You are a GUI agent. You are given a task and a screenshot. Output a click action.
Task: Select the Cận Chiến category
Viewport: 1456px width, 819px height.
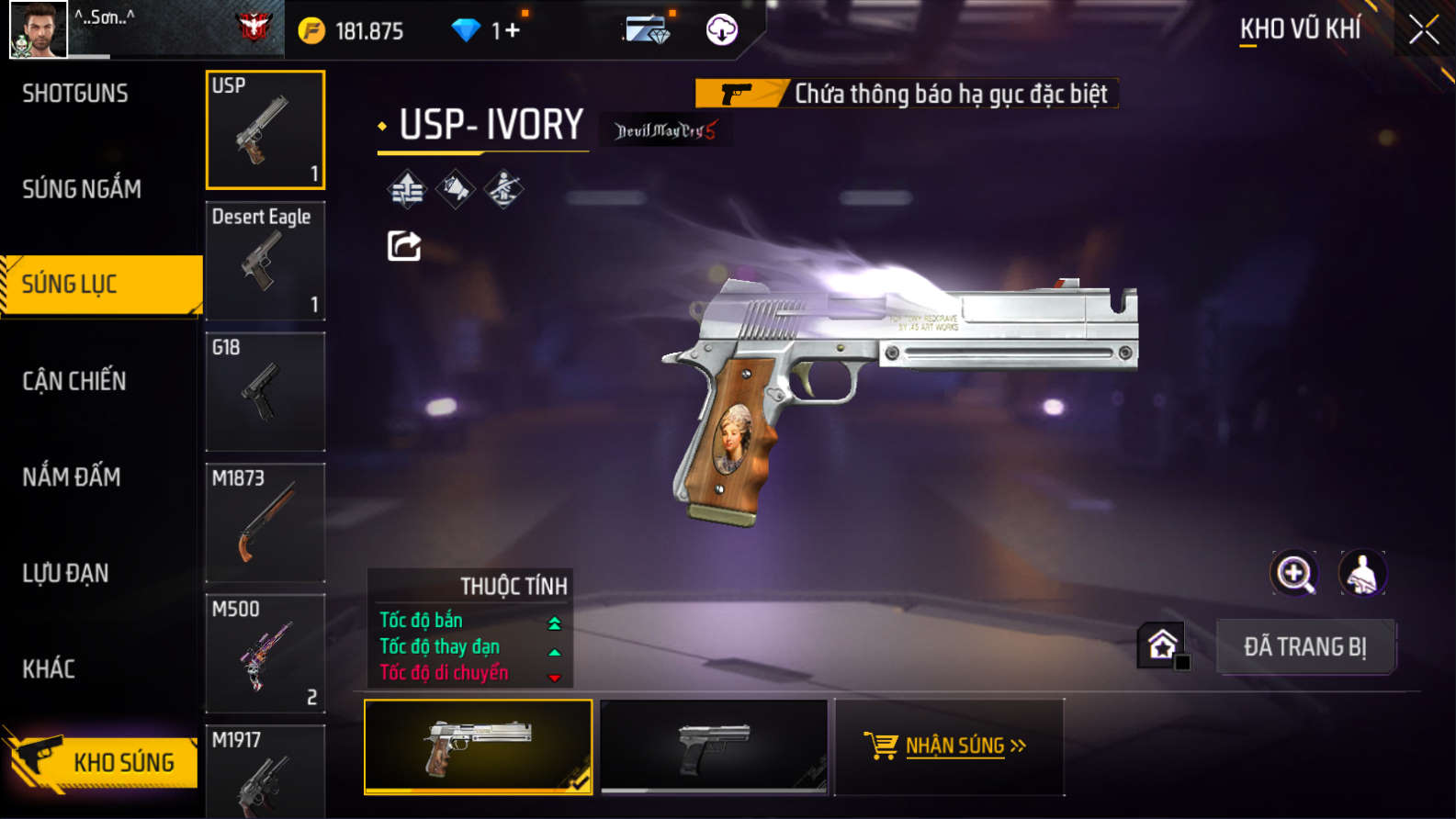(74, 381)
